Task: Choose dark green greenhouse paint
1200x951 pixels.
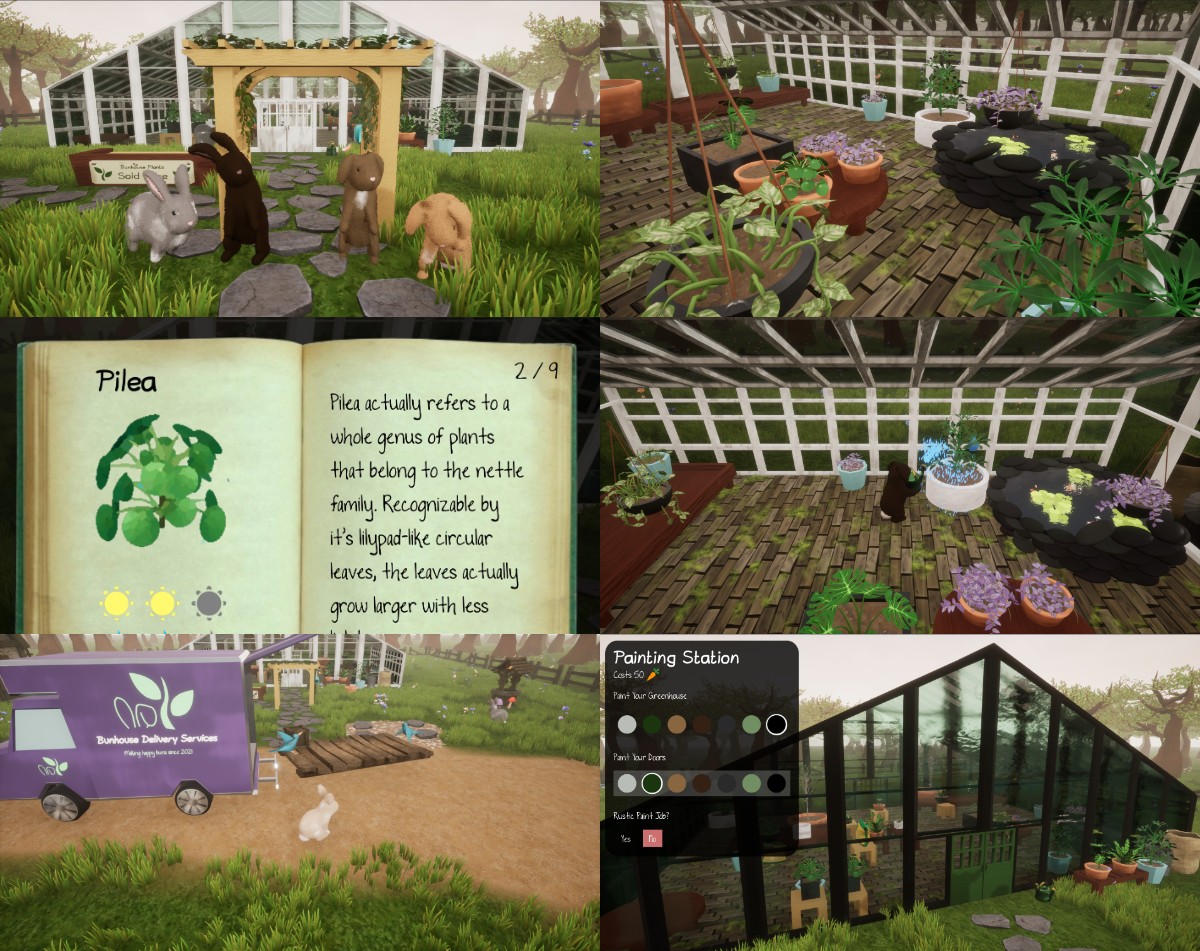Action: tap(652, 724)
